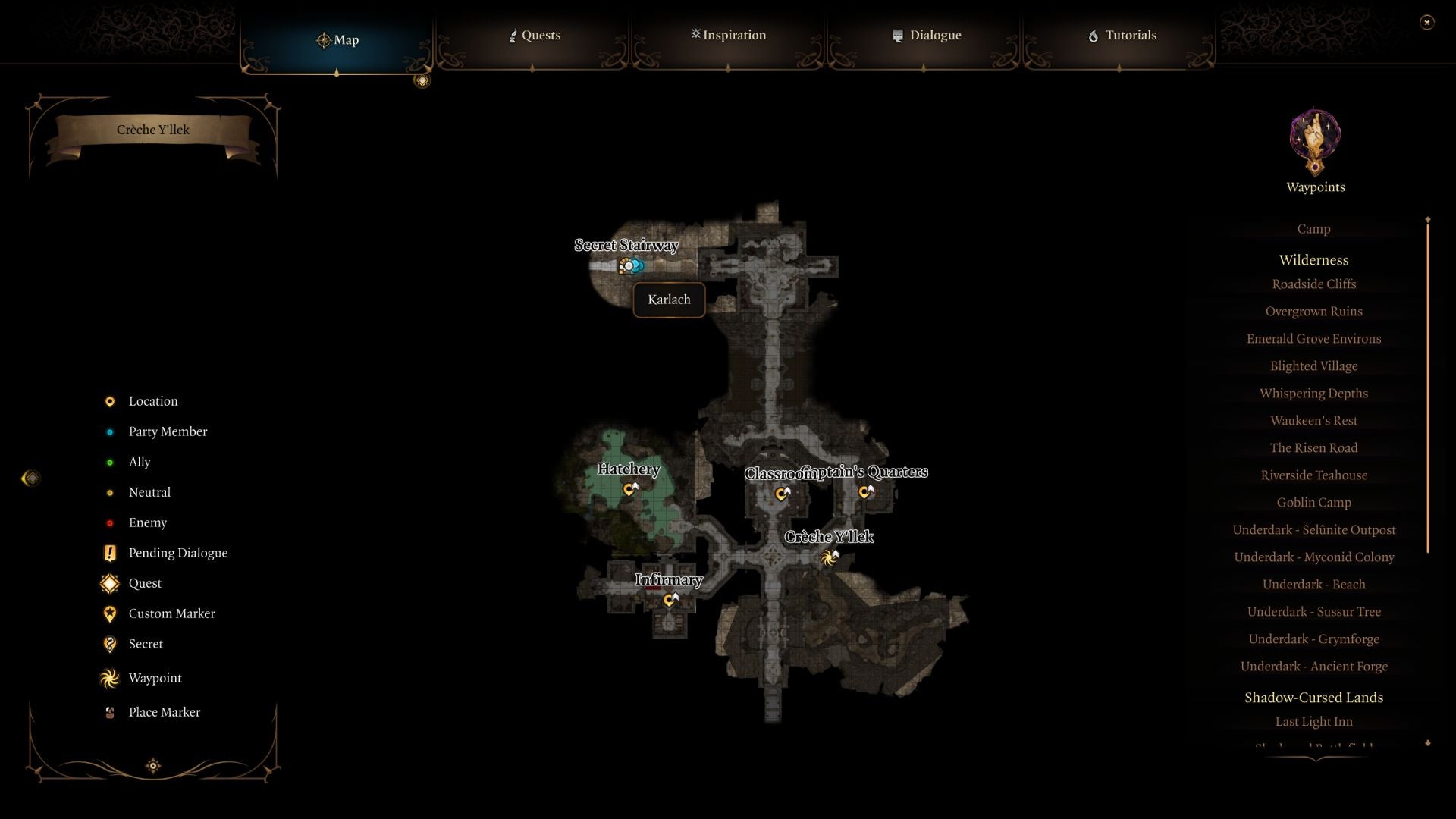Click the Quest legend icon
This screenshot has height=819, width=1456.
tap(109, 583)
